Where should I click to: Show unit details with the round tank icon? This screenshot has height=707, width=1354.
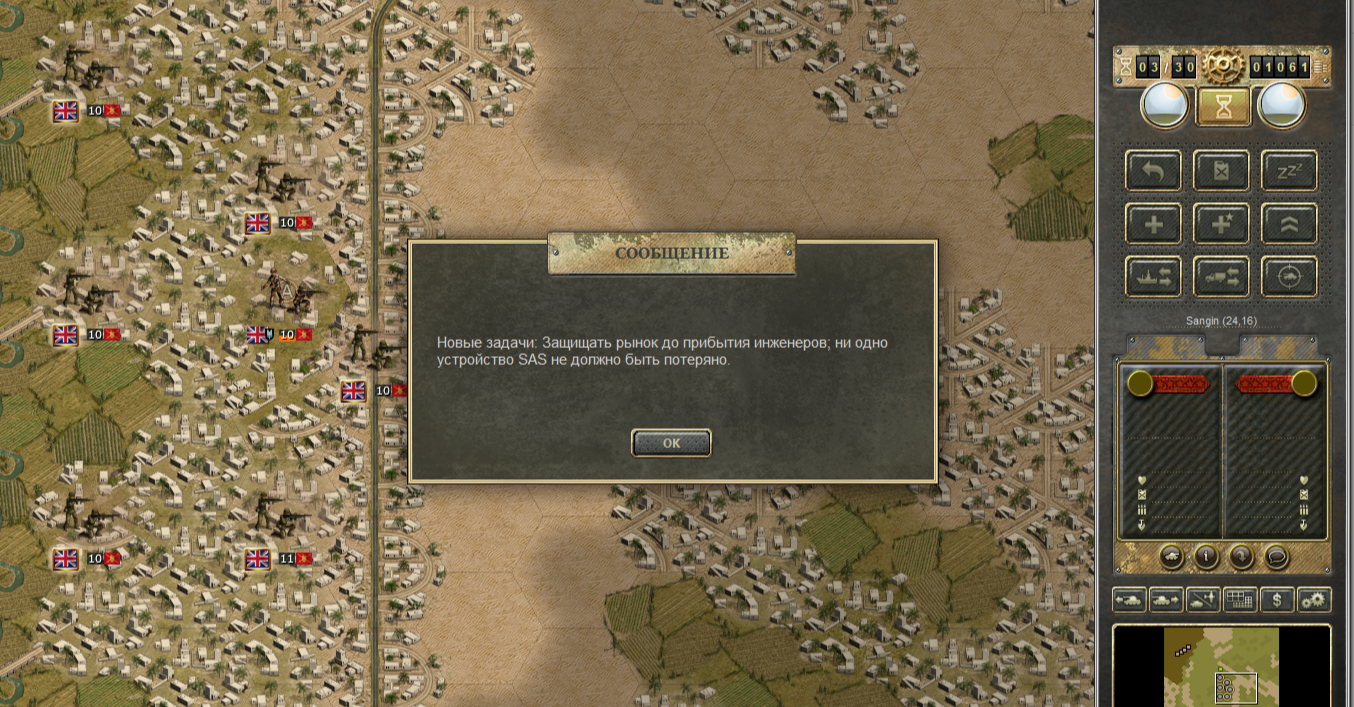coord(1172,556)
